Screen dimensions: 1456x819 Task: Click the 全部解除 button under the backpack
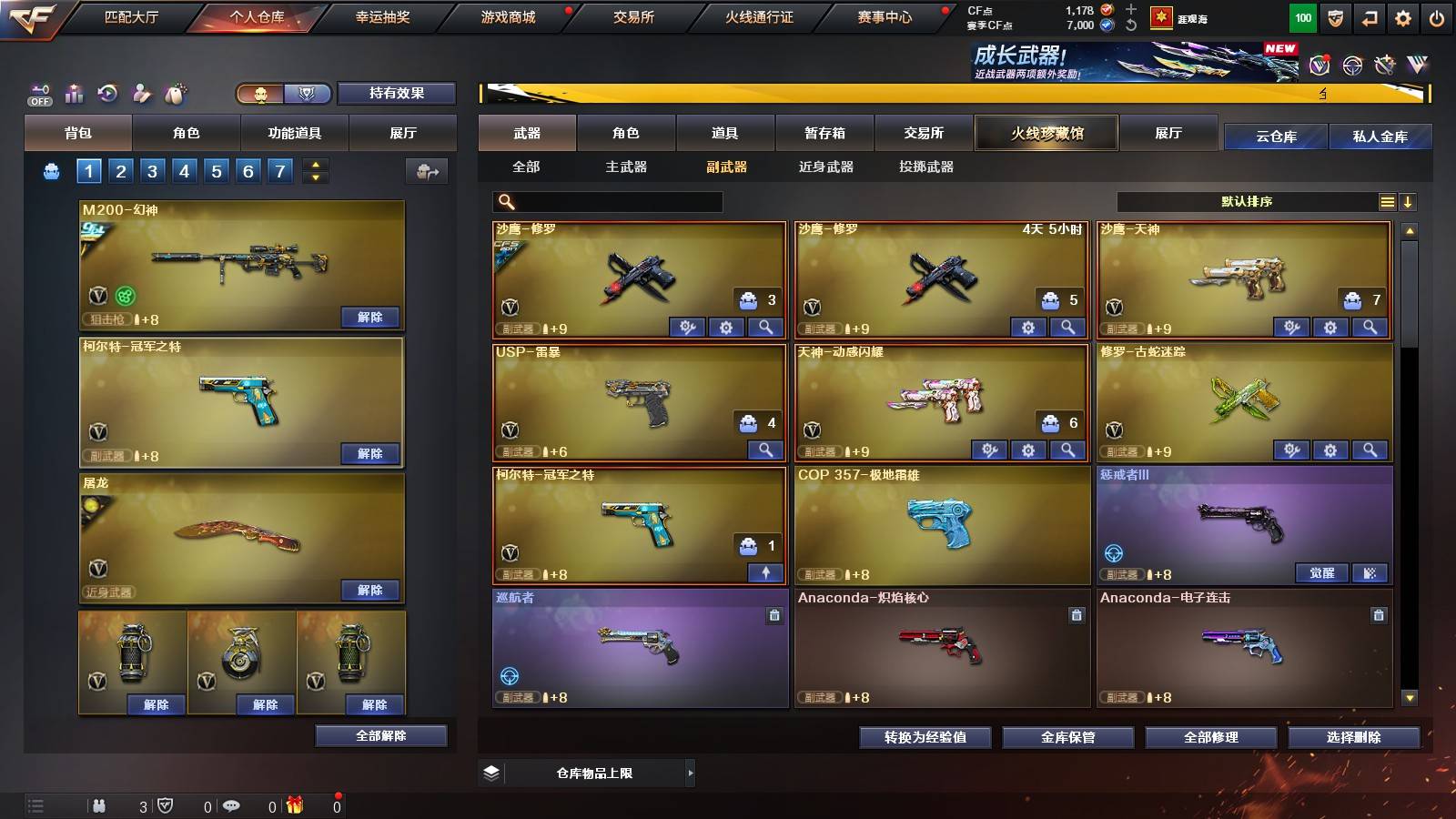(x=379, y=734)
